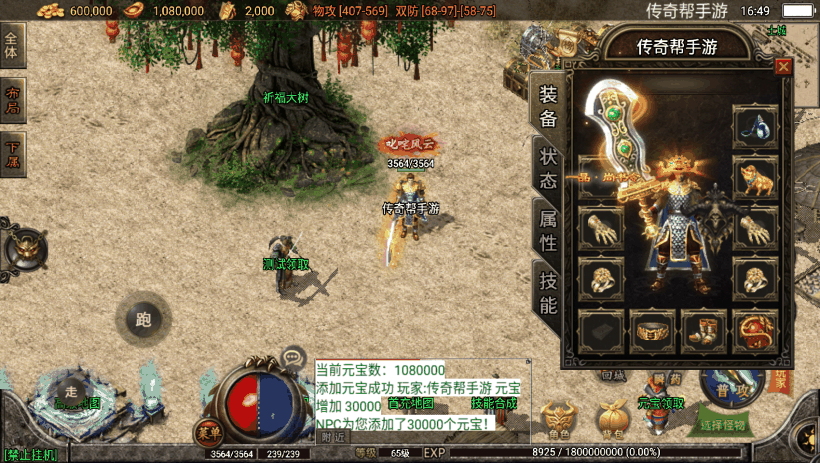
Task: Inspect the necklace equipment slot
Action: [x=755, y=127]
